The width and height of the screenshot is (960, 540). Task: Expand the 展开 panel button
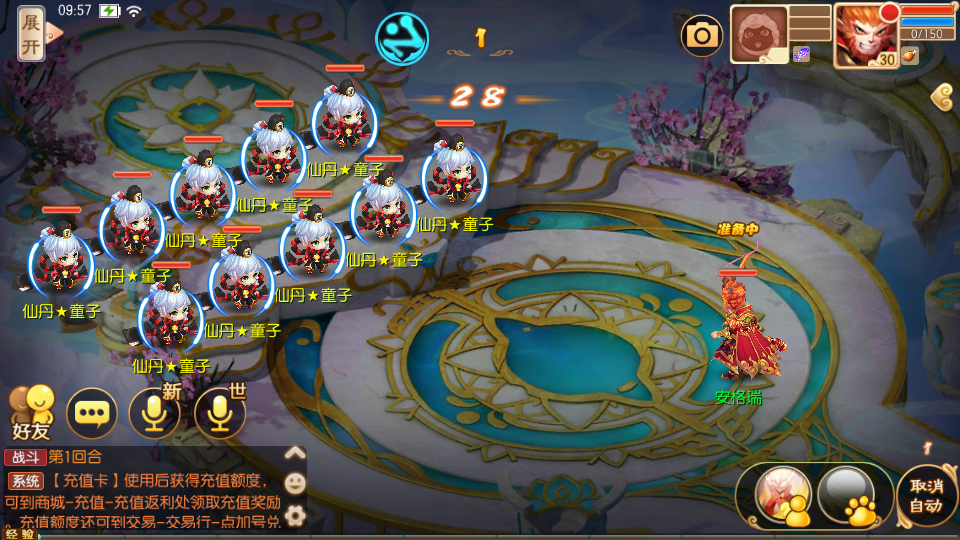click(x=32, y=32)
